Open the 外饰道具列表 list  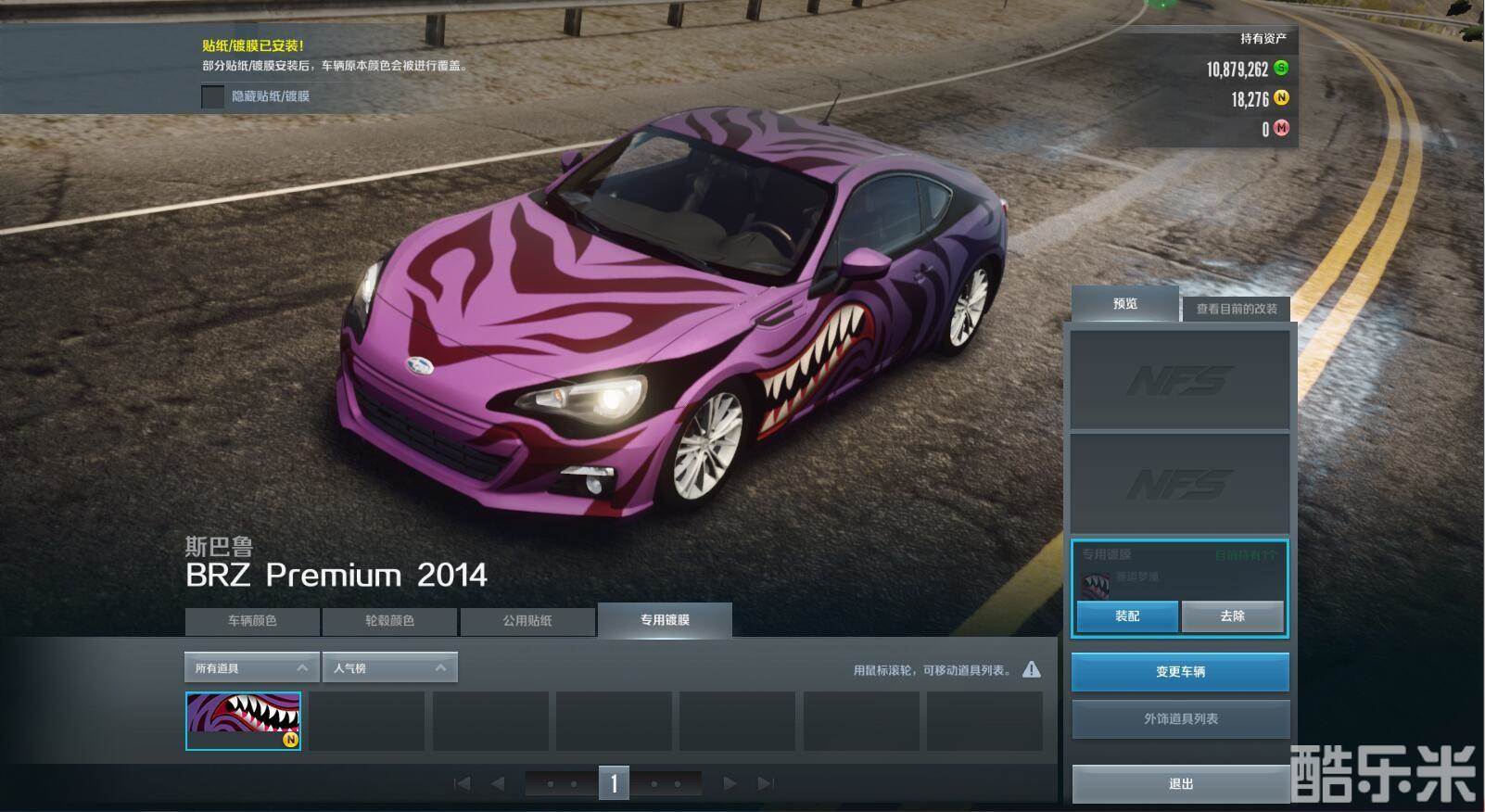[1180, 719]
